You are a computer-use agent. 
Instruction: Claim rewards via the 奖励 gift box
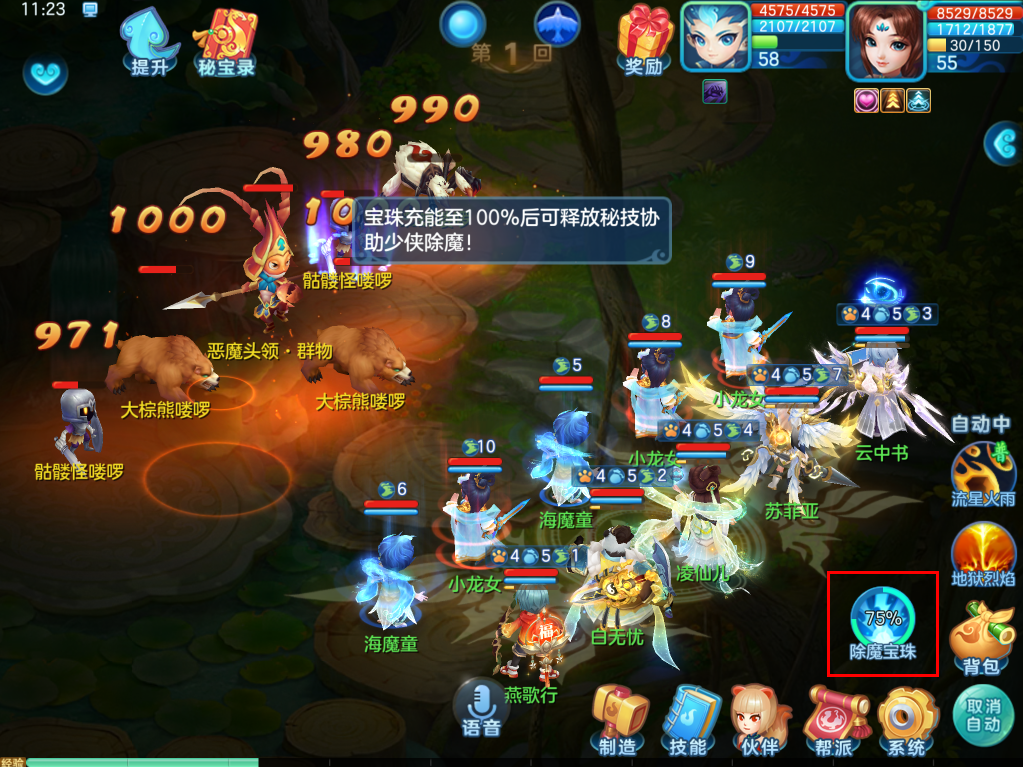pos(644,40)
